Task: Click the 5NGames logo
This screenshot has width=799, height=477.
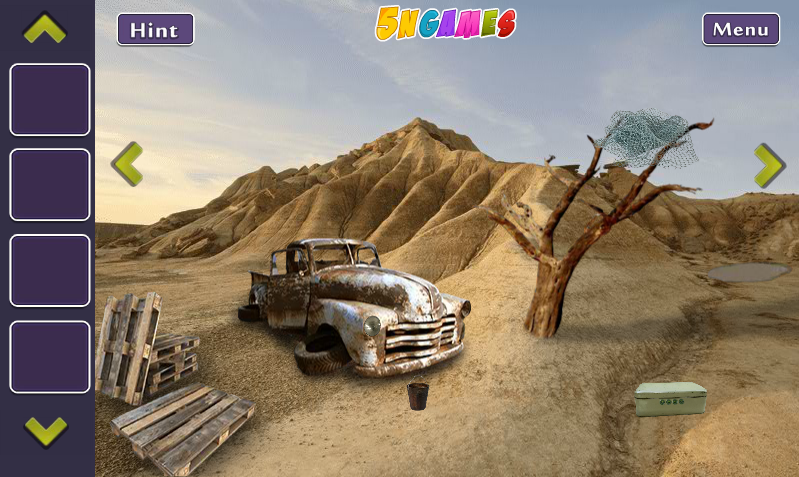Action: (x=445, y=23)
